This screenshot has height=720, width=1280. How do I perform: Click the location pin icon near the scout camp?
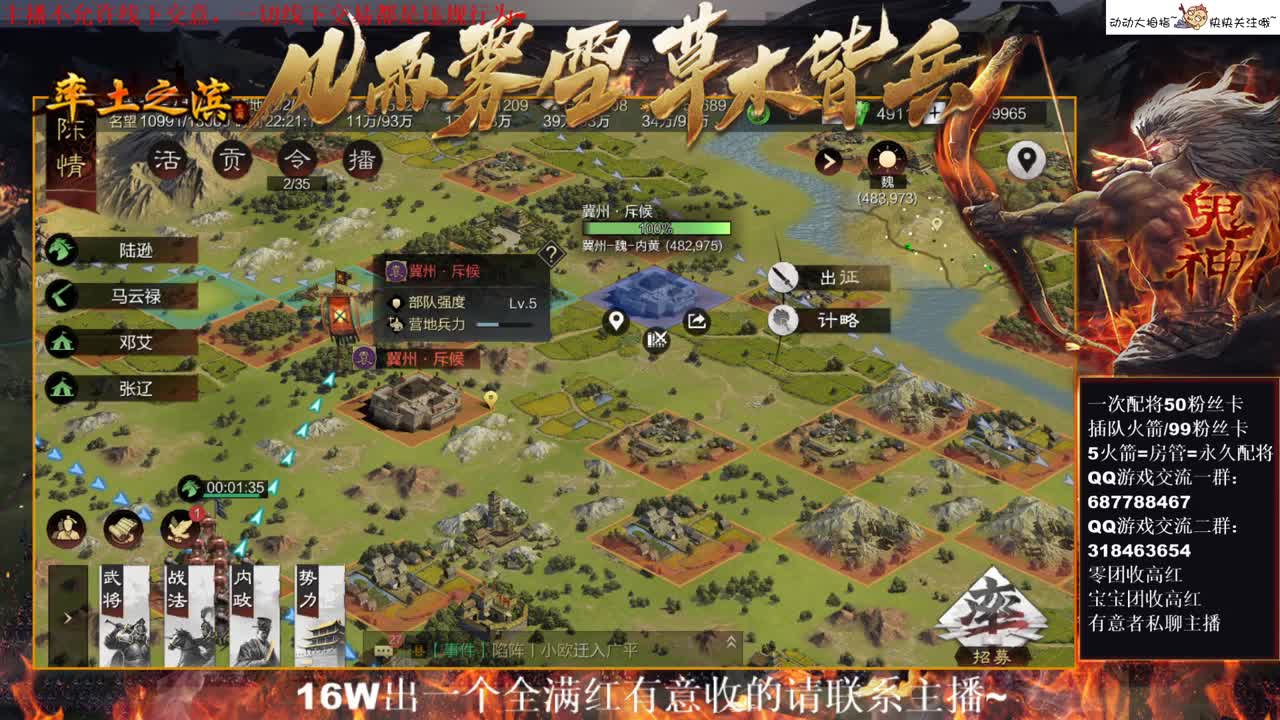coord(614,322)
